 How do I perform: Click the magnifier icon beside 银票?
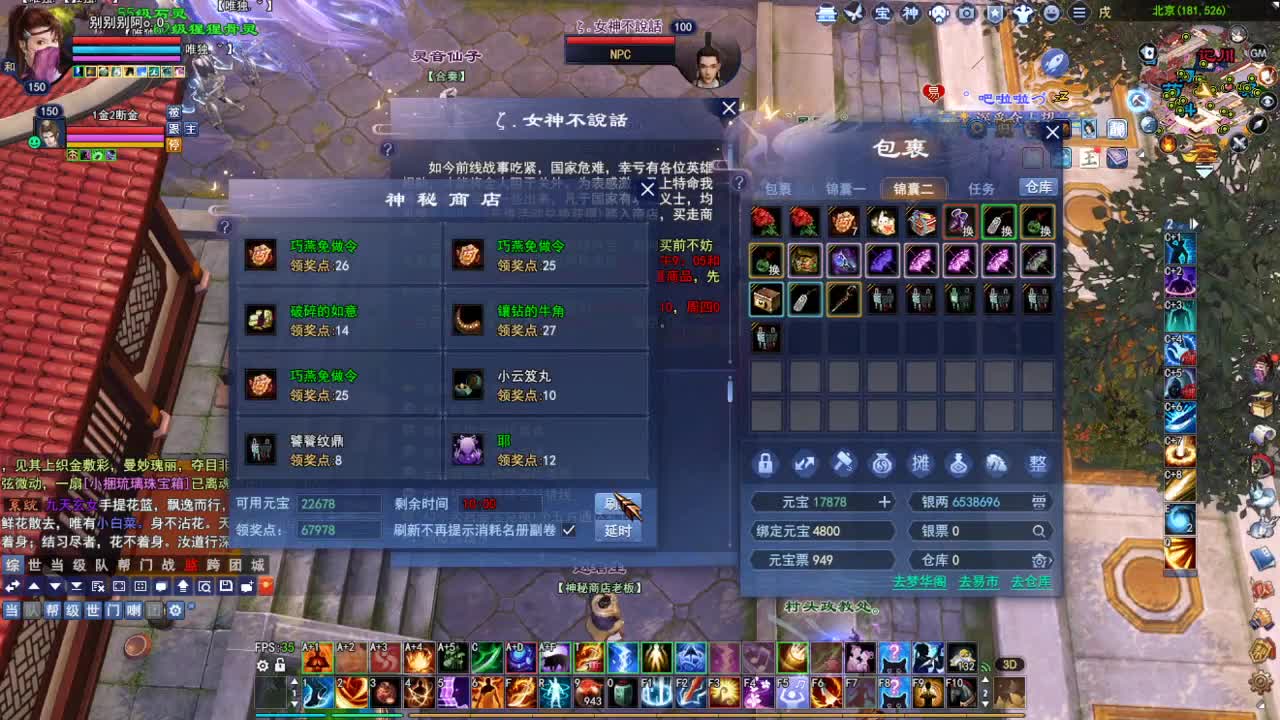pyautogui.click(x=1041, y=530)
